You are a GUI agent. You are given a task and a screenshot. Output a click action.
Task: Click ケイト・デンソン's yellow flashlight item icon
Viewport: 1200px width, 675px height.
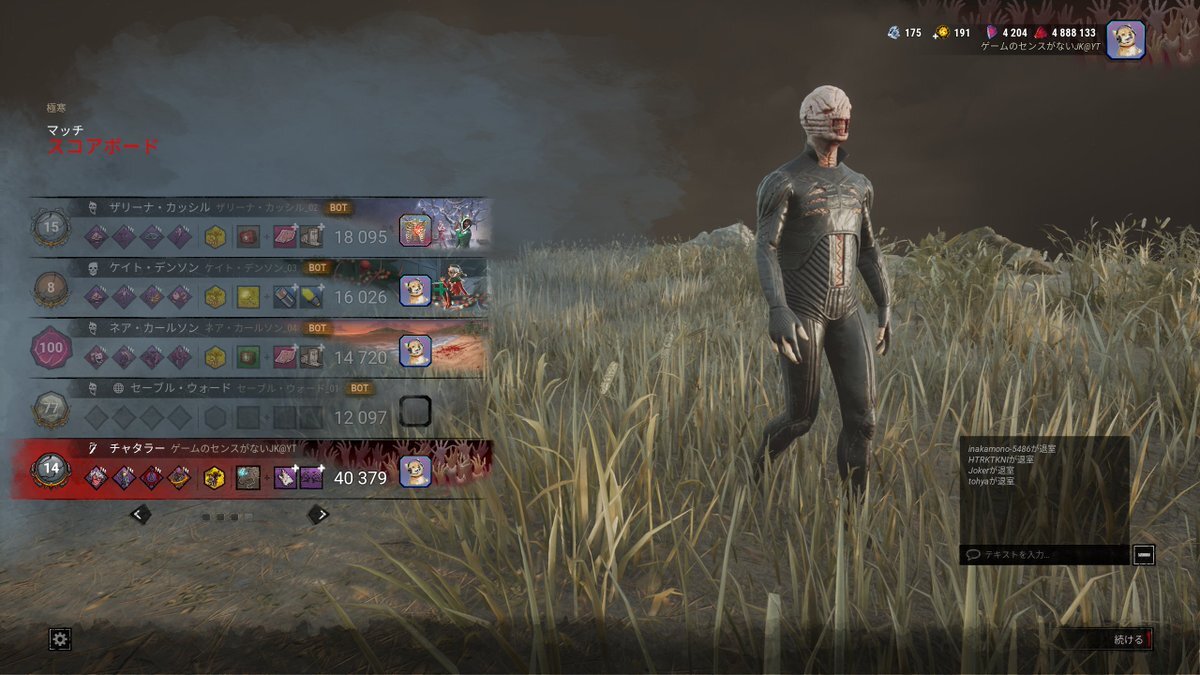click(248, 297)
